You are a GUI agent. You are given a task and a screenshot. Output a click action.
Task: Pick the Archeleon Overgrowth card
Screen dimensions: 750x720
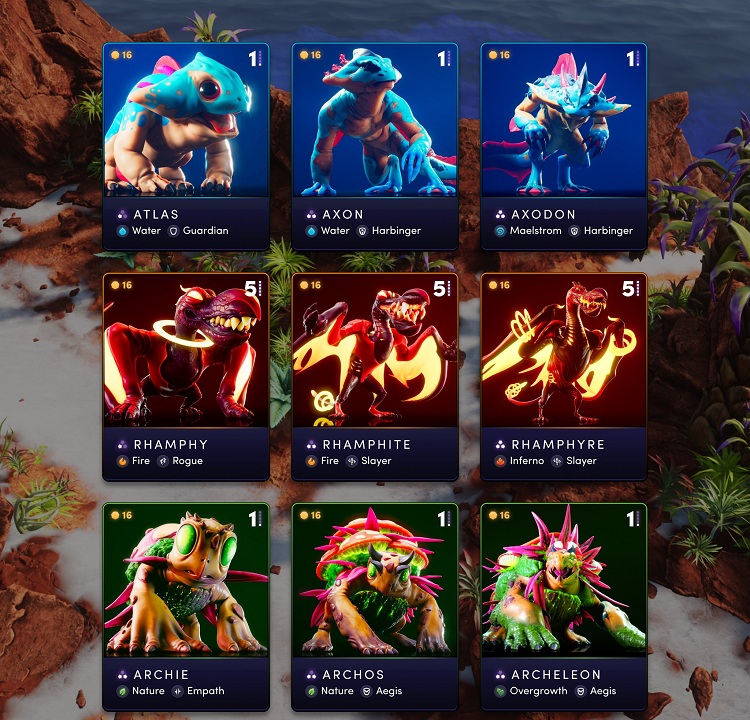(x=564, y=606)
